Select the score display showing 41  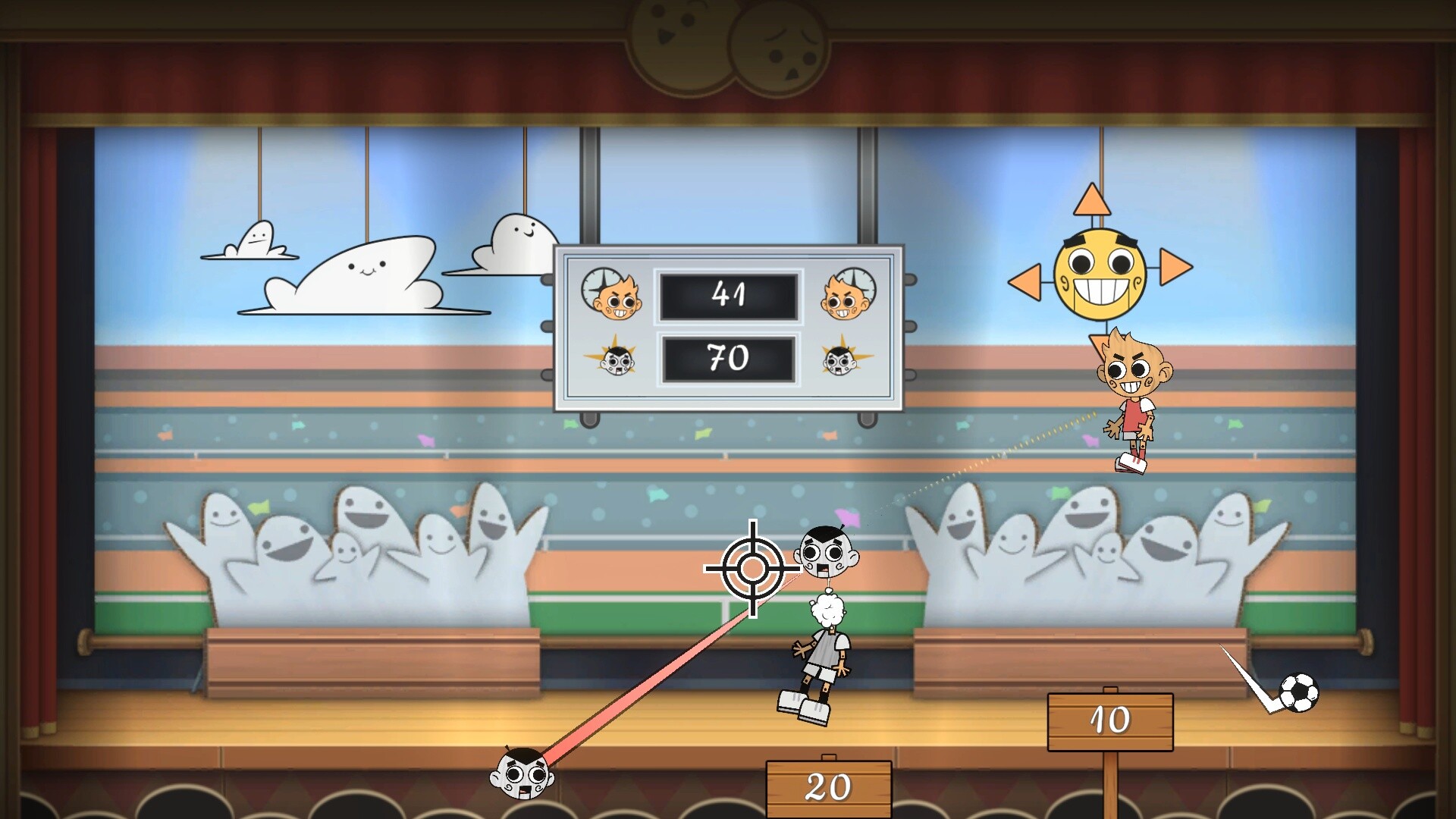pos(730,296)
